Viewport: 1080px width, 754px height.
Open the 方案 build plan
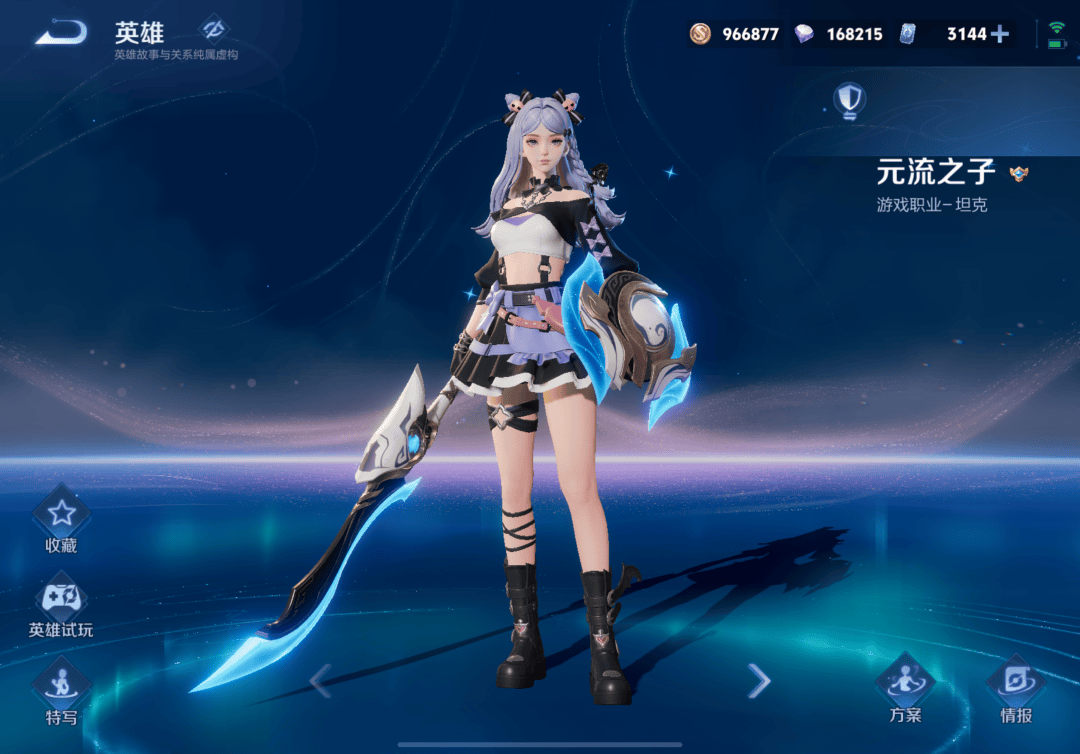click(905, 683)
